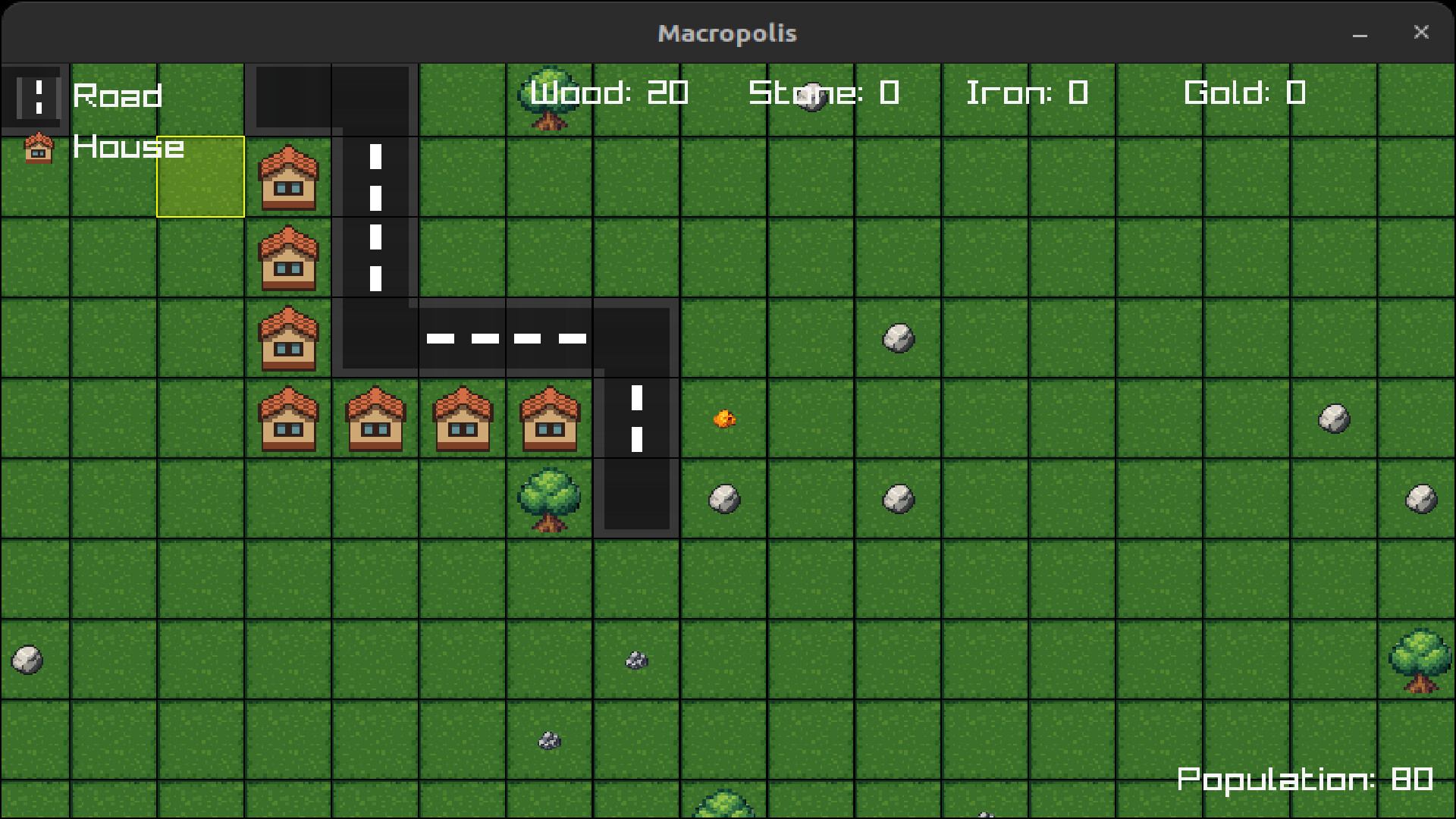Click the Gold: 0 resource counter
This screenshot has height=819, width=1456.
click(x=1246, y=93)
